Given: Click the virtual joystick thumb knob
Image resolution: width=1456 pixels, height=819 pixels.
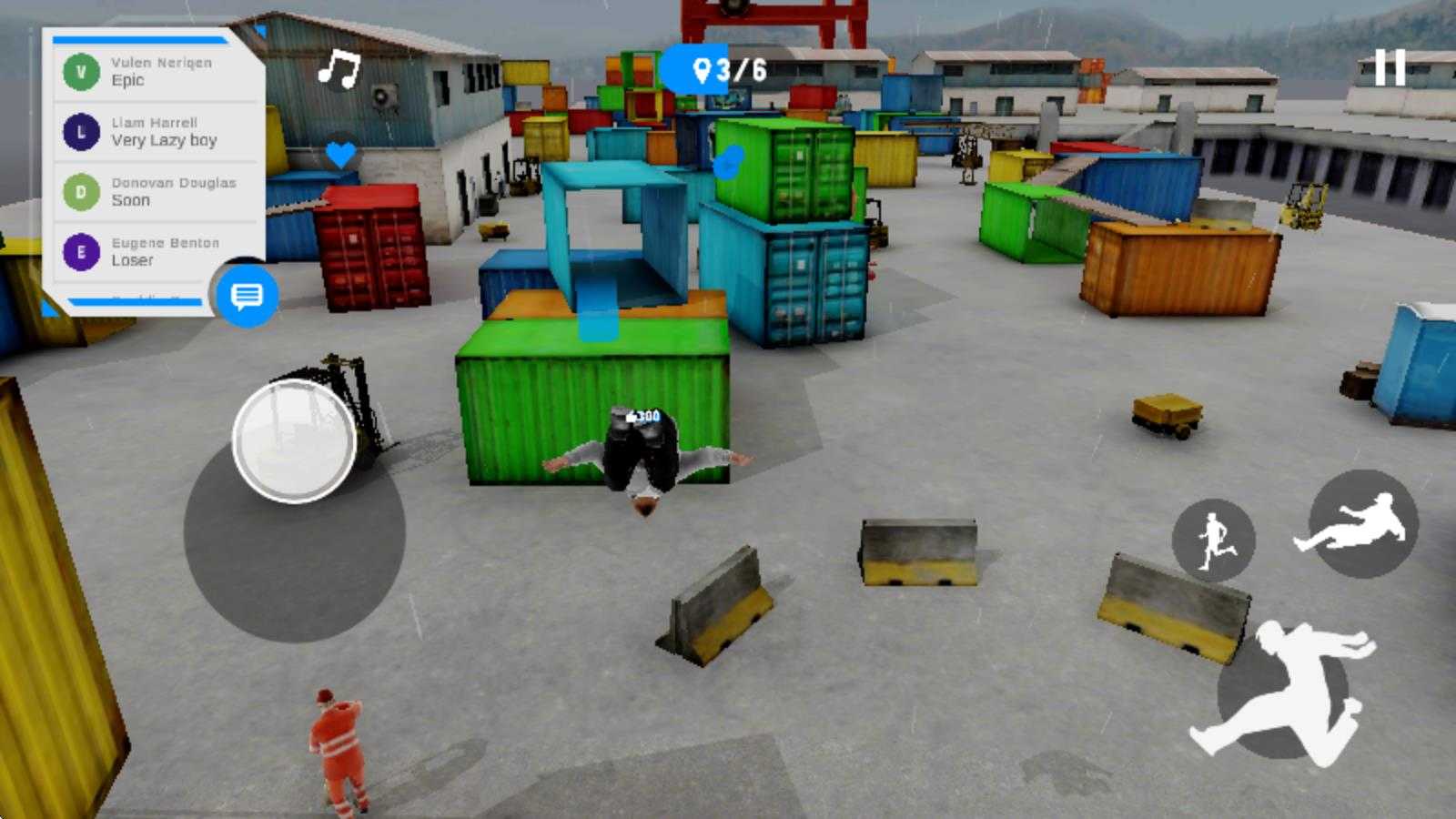Looking at the screenshot, I should 294,441.
